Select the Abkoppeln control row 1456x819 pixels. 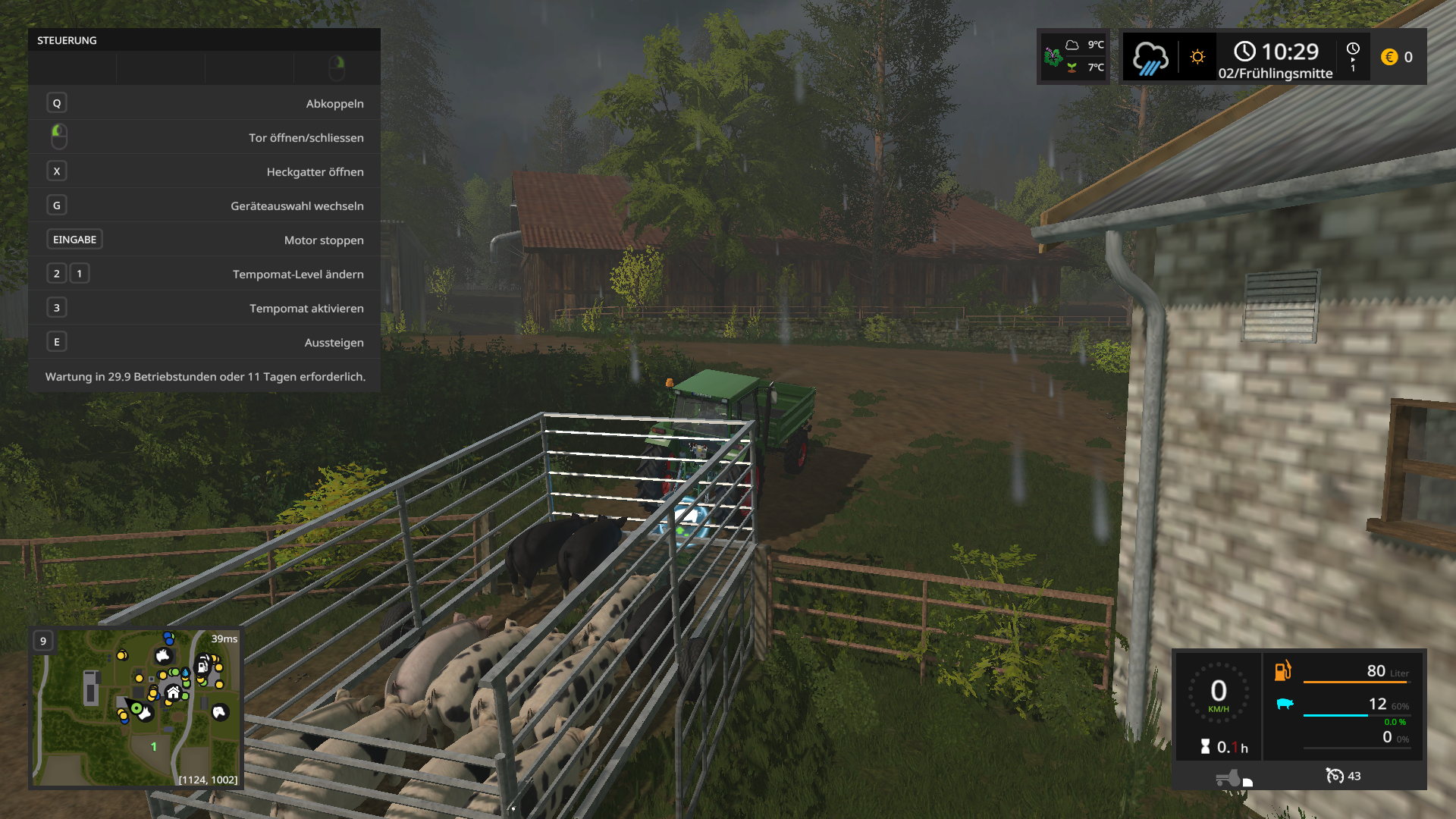204,103
